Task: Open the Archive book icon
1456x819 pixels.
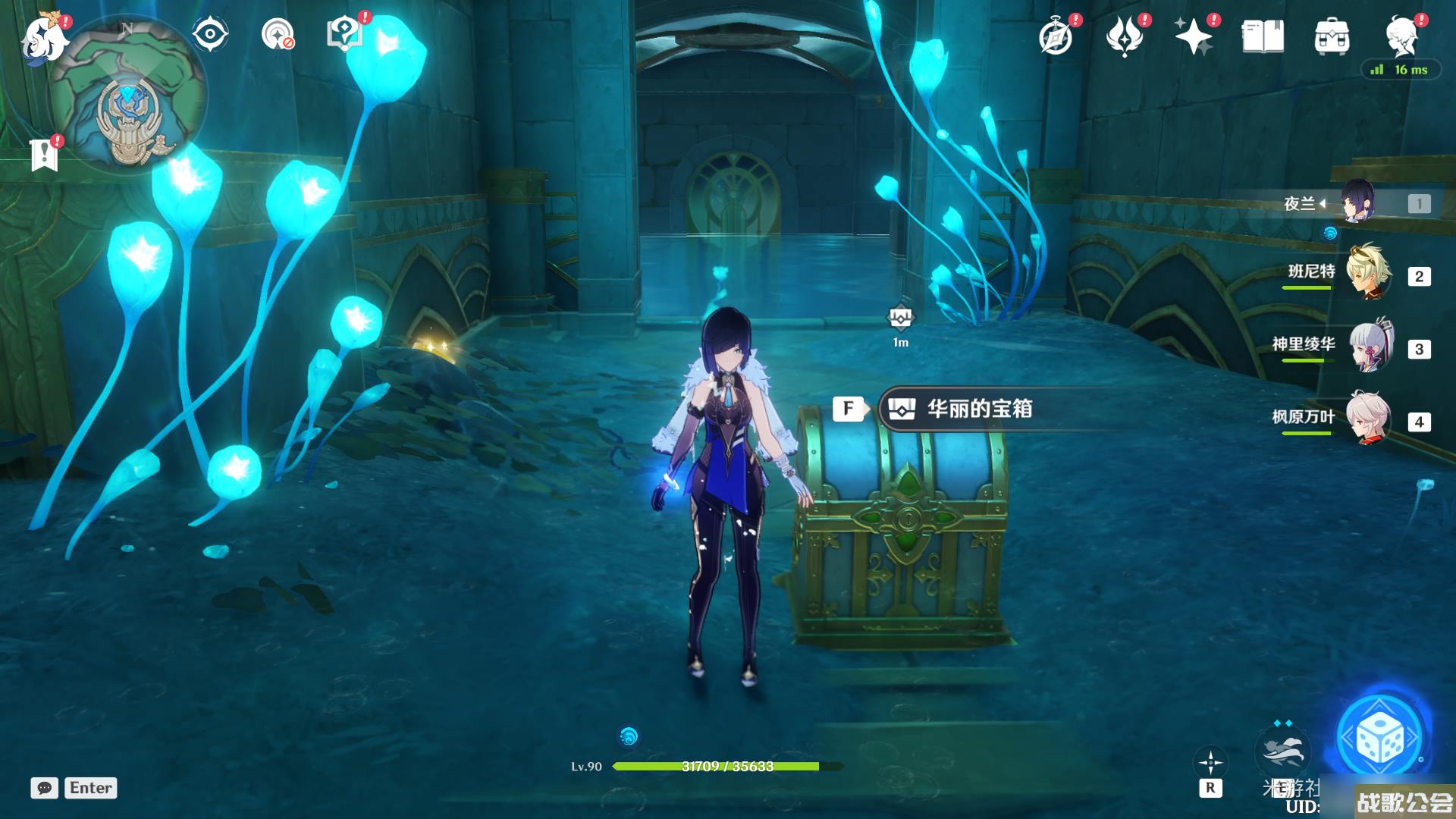Action: [x=1263, y=36]
